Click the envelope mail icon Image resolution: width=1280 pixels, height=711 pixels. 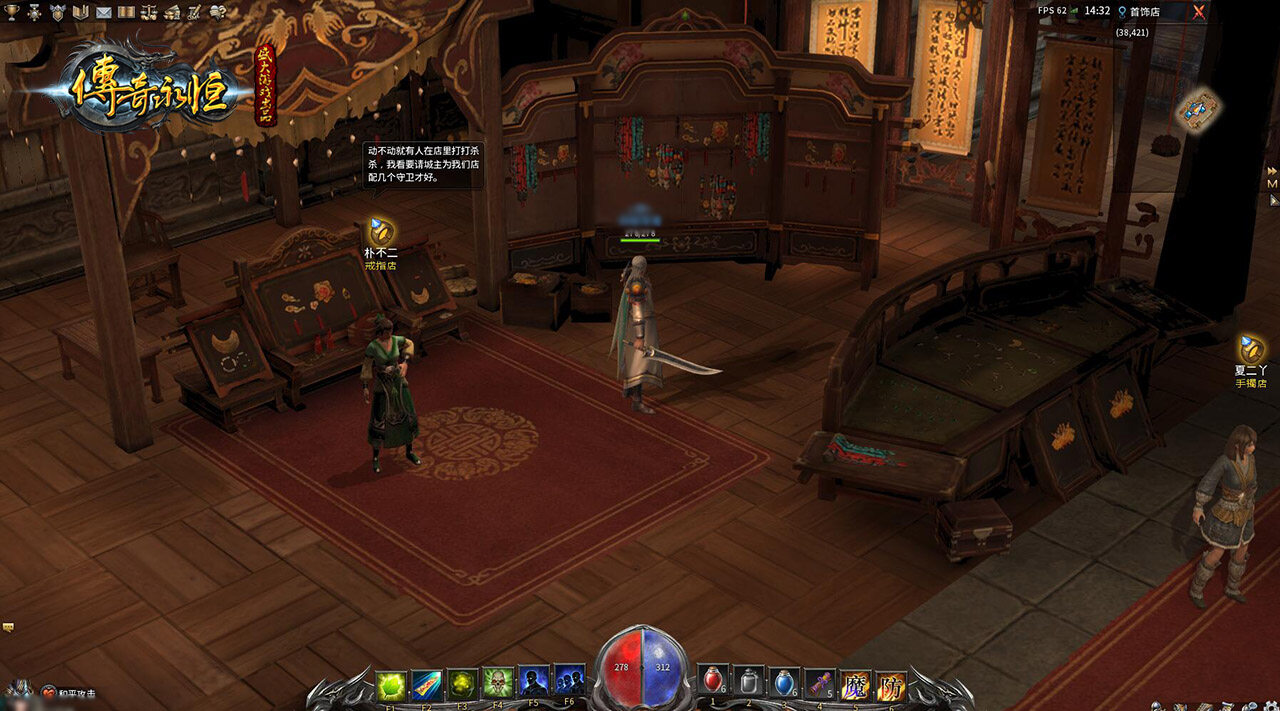click(x=103, y=12)
